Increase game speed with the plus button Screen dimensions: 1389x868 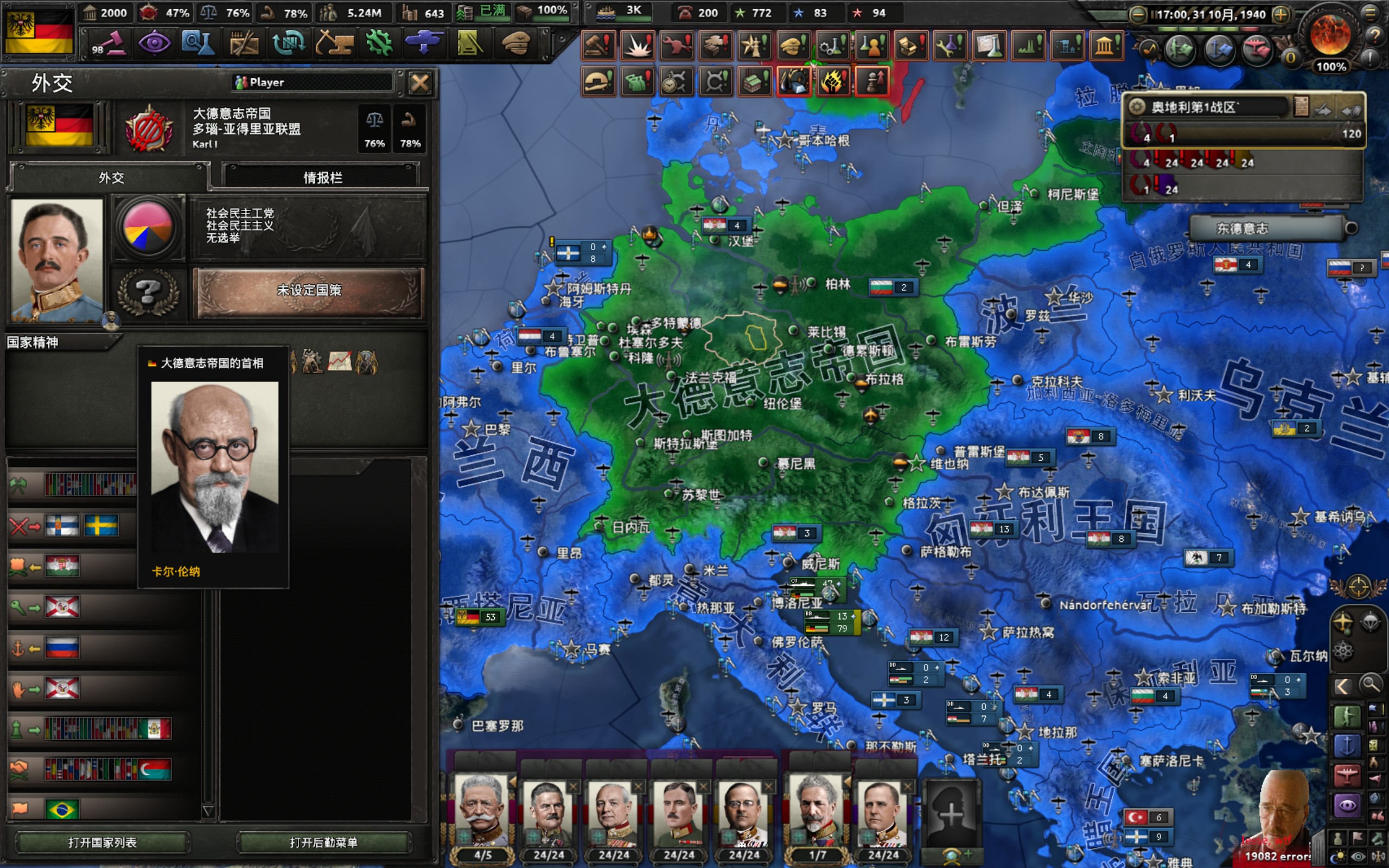coord(1280,14)
